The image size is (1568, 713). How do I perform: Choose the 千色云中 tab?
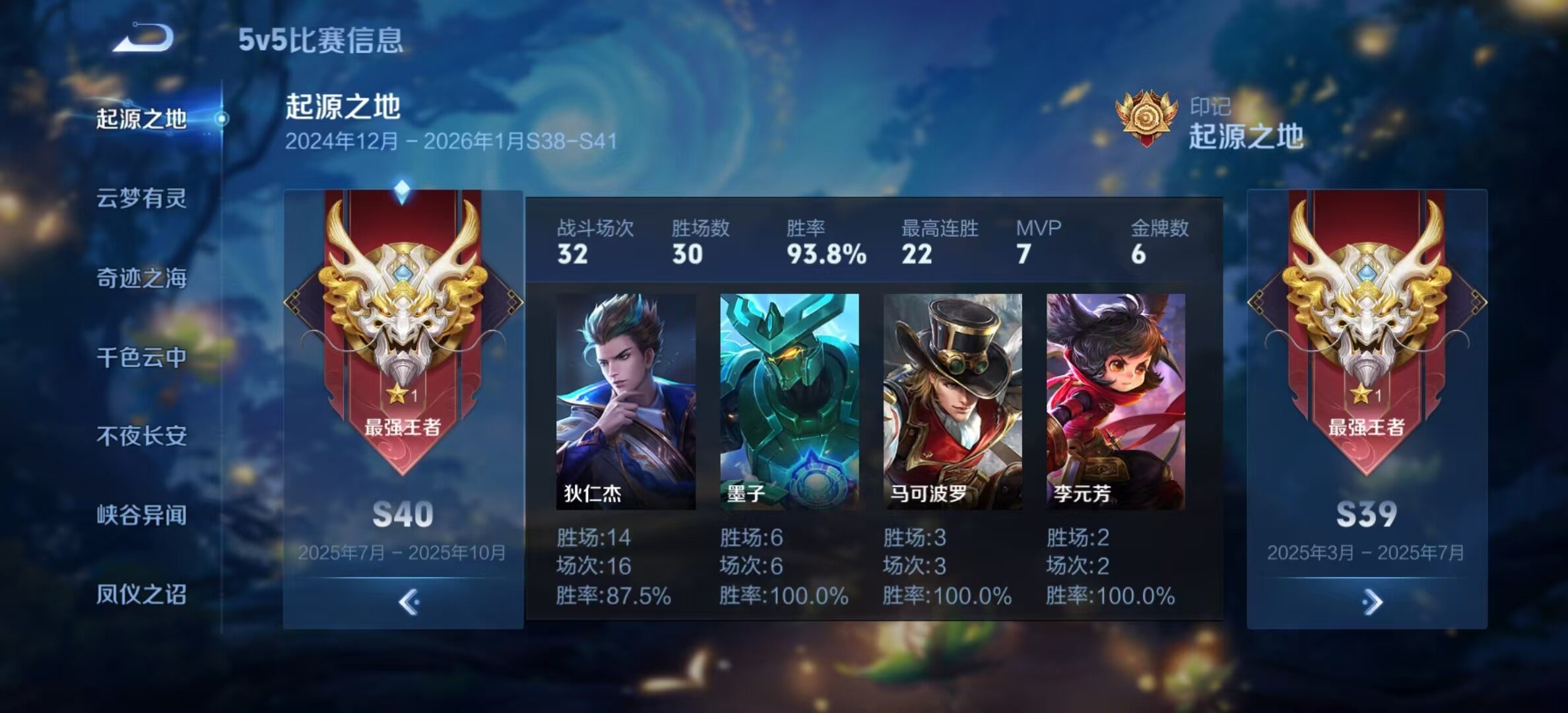click(142, 357)
